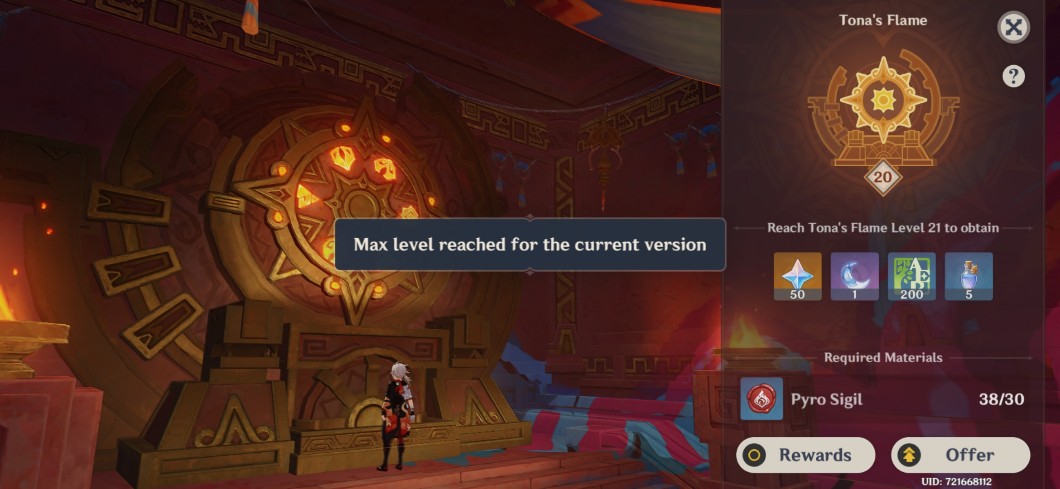The width and height of the screenshot is (1060, 489).
Task: Tap the Pyro Sigil material icon
Action: click(761, 399)
